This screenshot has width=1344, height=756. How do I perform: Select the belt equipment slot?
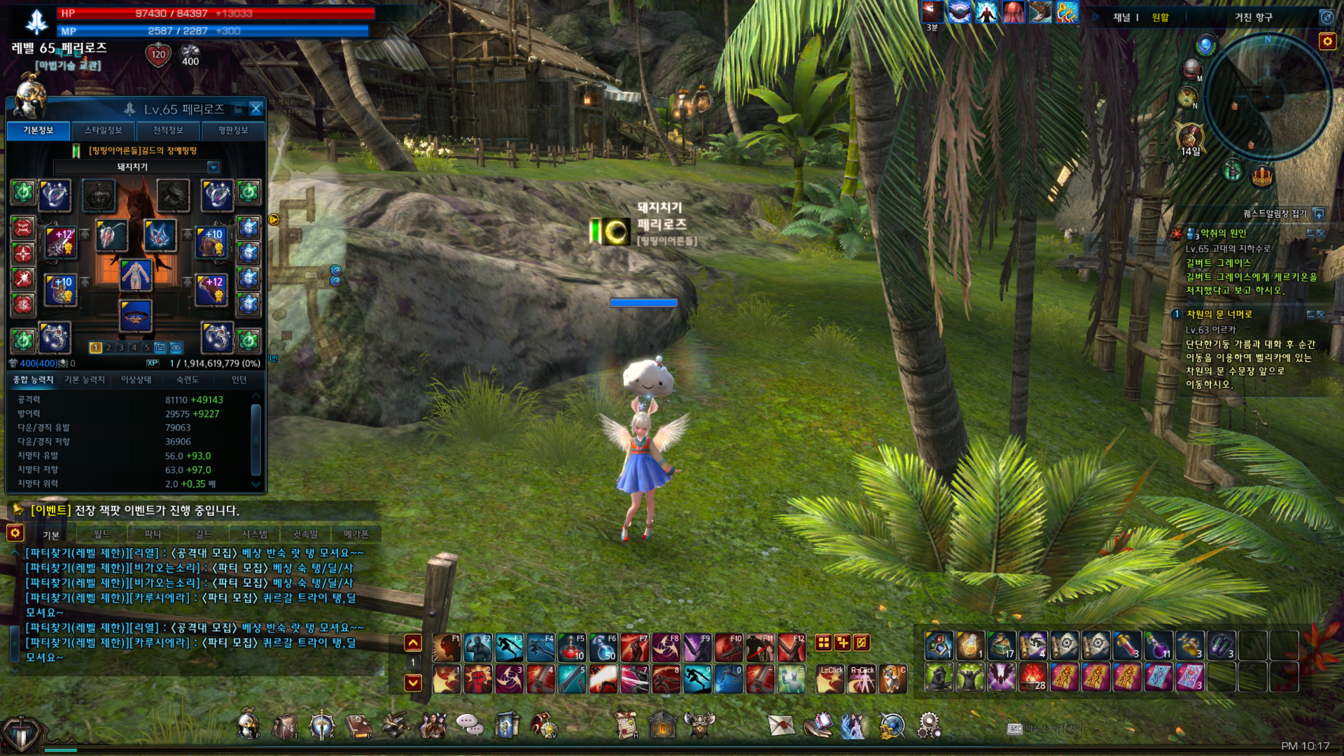pyautogui.click(x=135, y=316)
